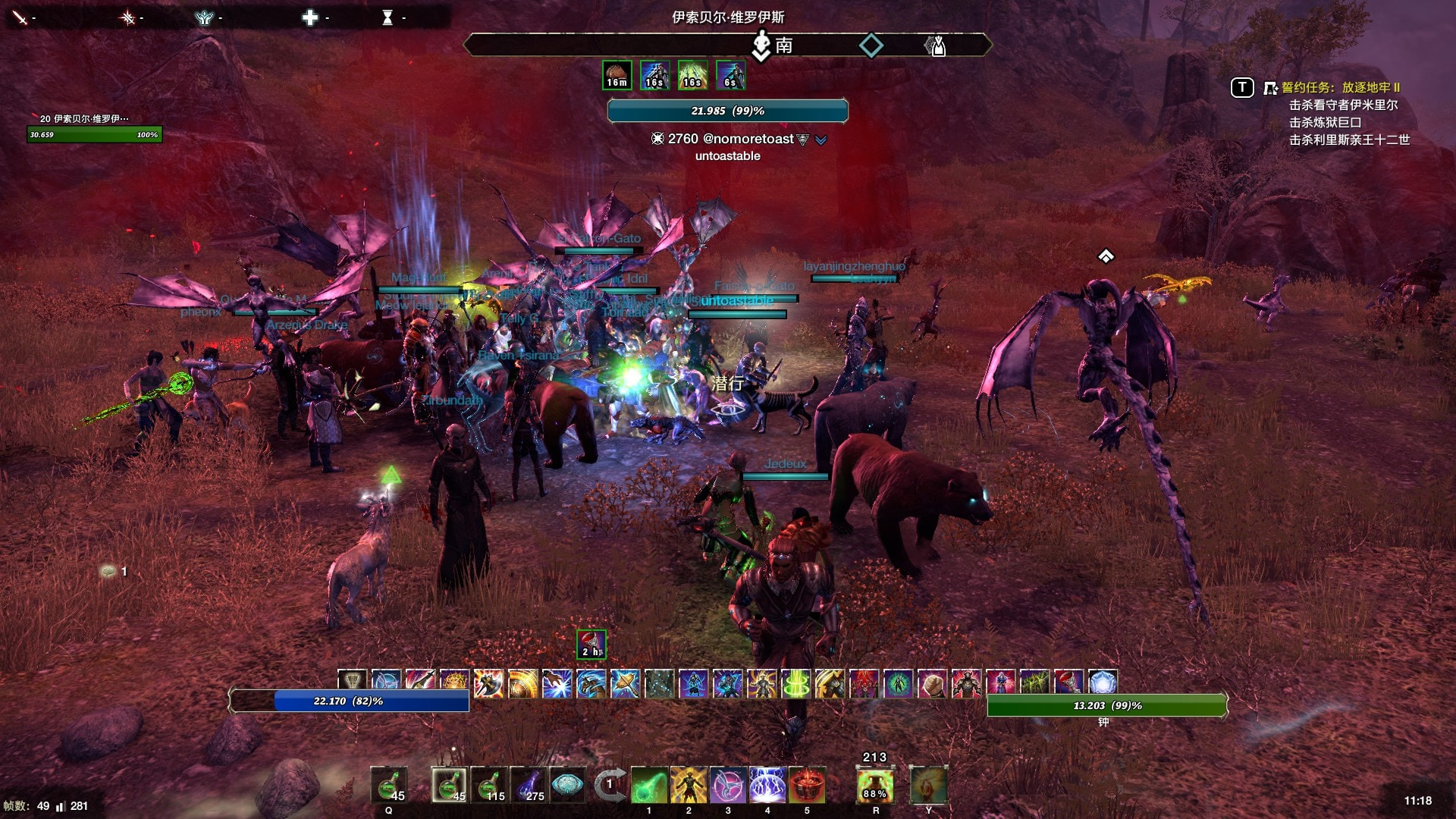This screenshot has width=1456, height=819.
Task: Select the purple potion with 275 count
Action: [529, 785]
